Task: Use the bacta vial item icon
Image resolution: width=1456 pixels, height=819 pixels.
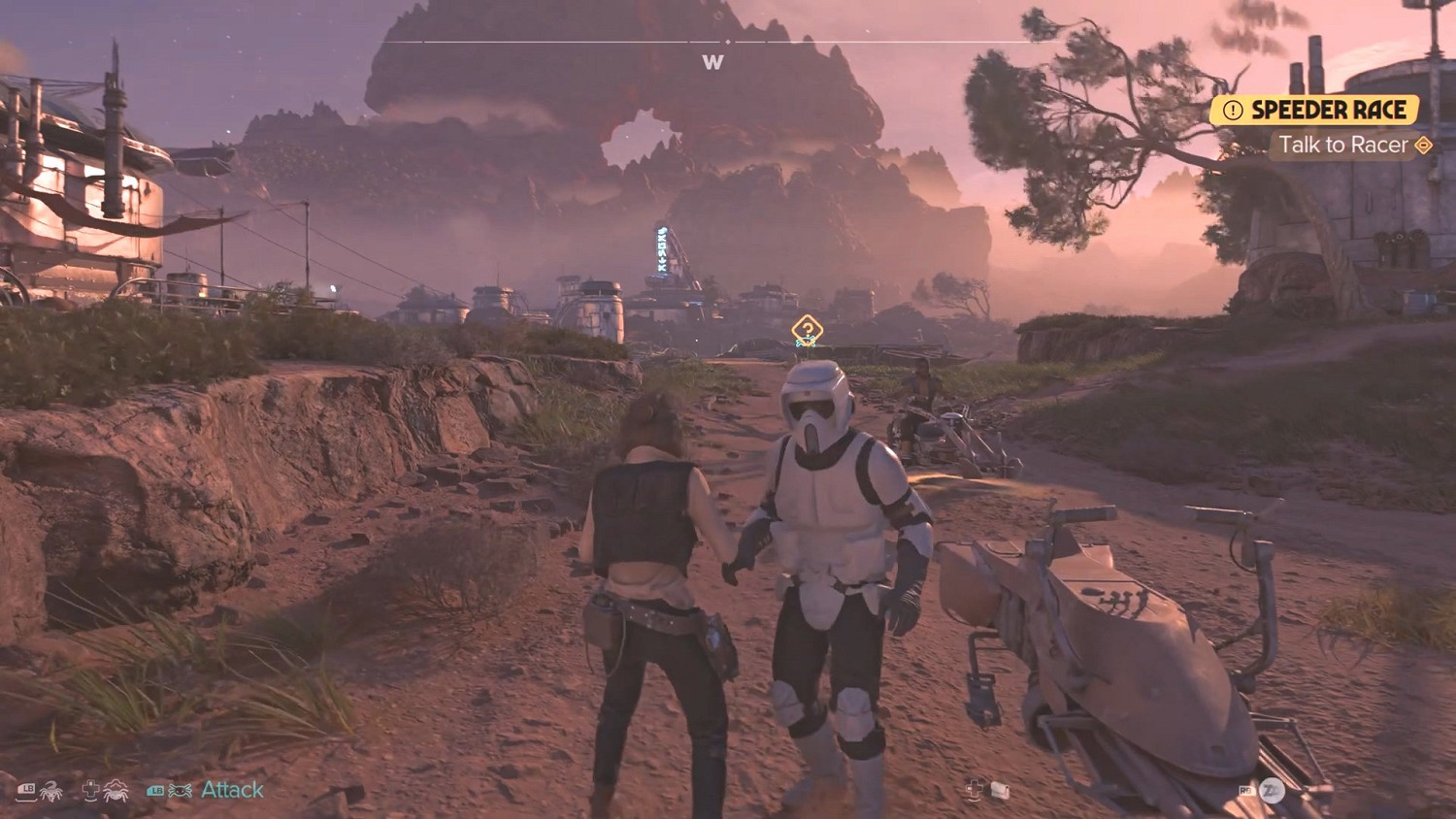Action: click(1000, 791)
